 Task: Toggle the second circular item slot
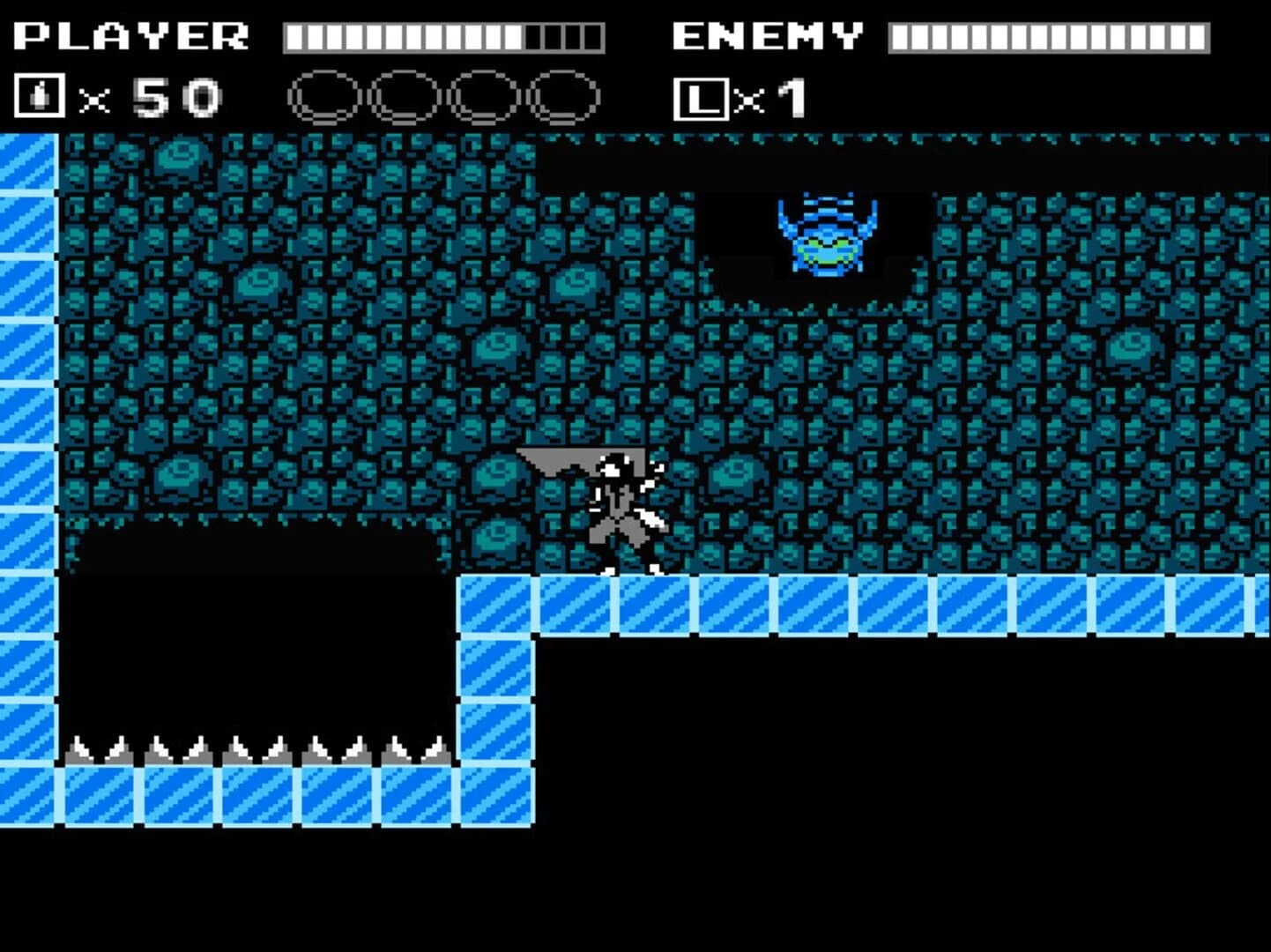pos(403,97)
